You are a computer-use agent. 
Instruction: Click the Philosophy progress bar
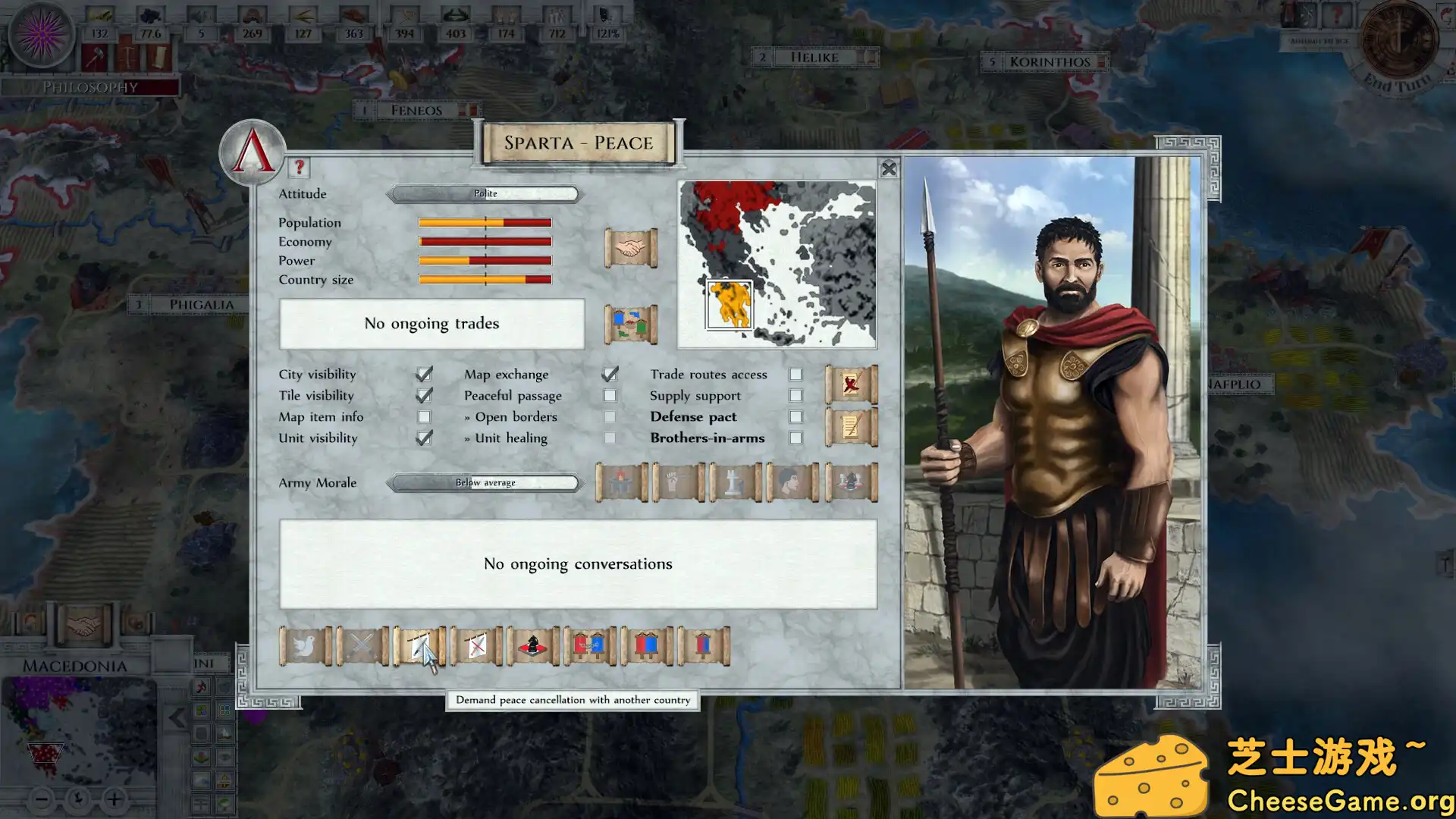tap(91, 87)
